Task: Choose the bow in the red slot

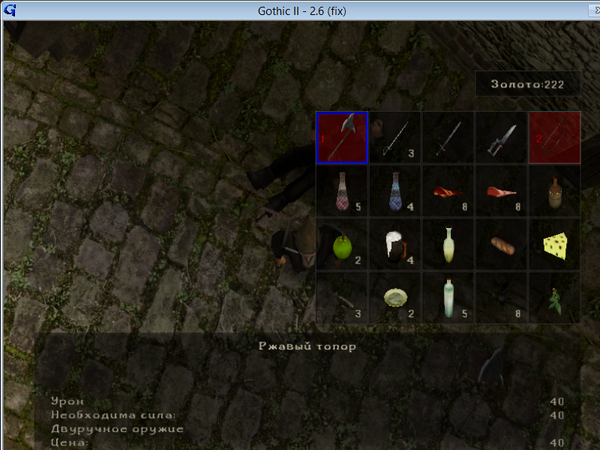Action: pyautogui.click(x=554, y=137)
